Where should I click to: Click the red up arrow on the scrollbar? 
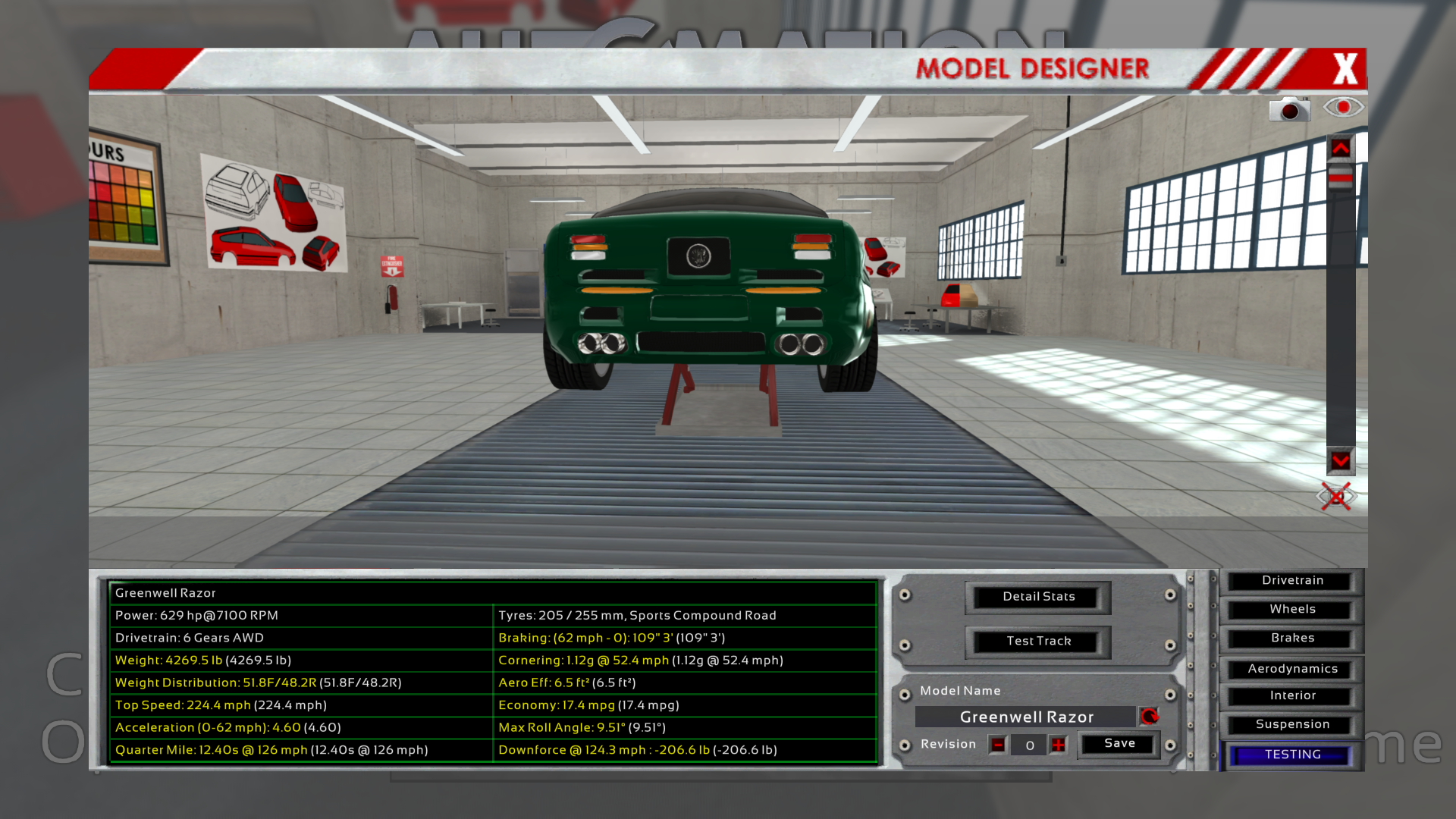point(1341,148)
